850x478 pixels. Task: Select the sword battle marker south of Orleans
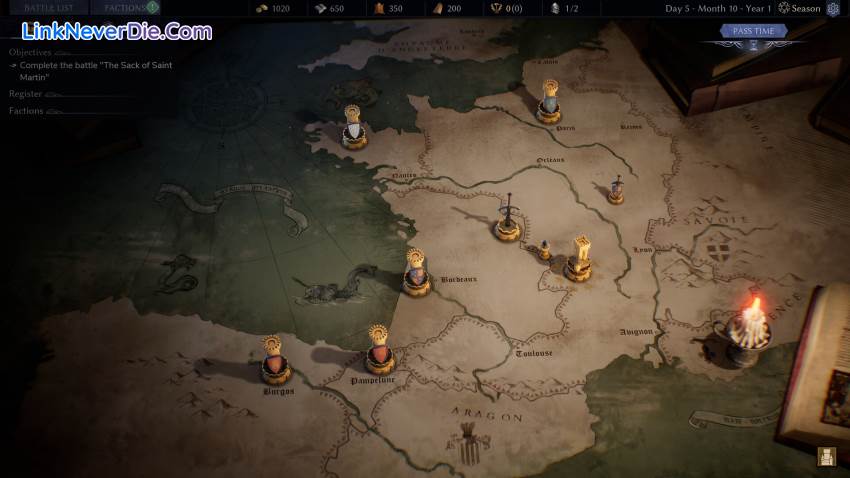click(508, 220)
